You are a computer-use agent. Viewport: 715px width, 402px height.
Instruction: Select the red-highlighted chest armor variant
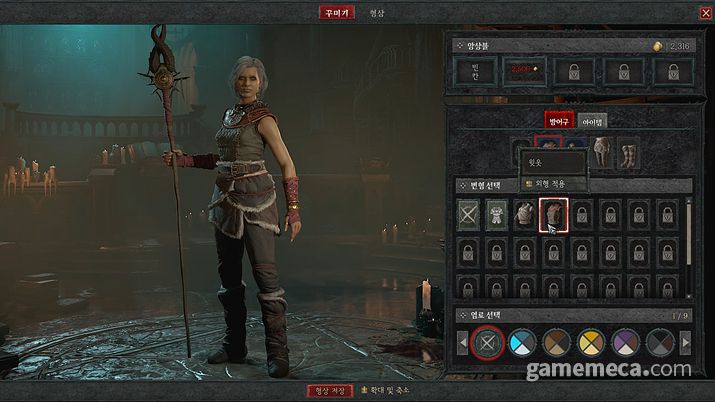(553, 213)
